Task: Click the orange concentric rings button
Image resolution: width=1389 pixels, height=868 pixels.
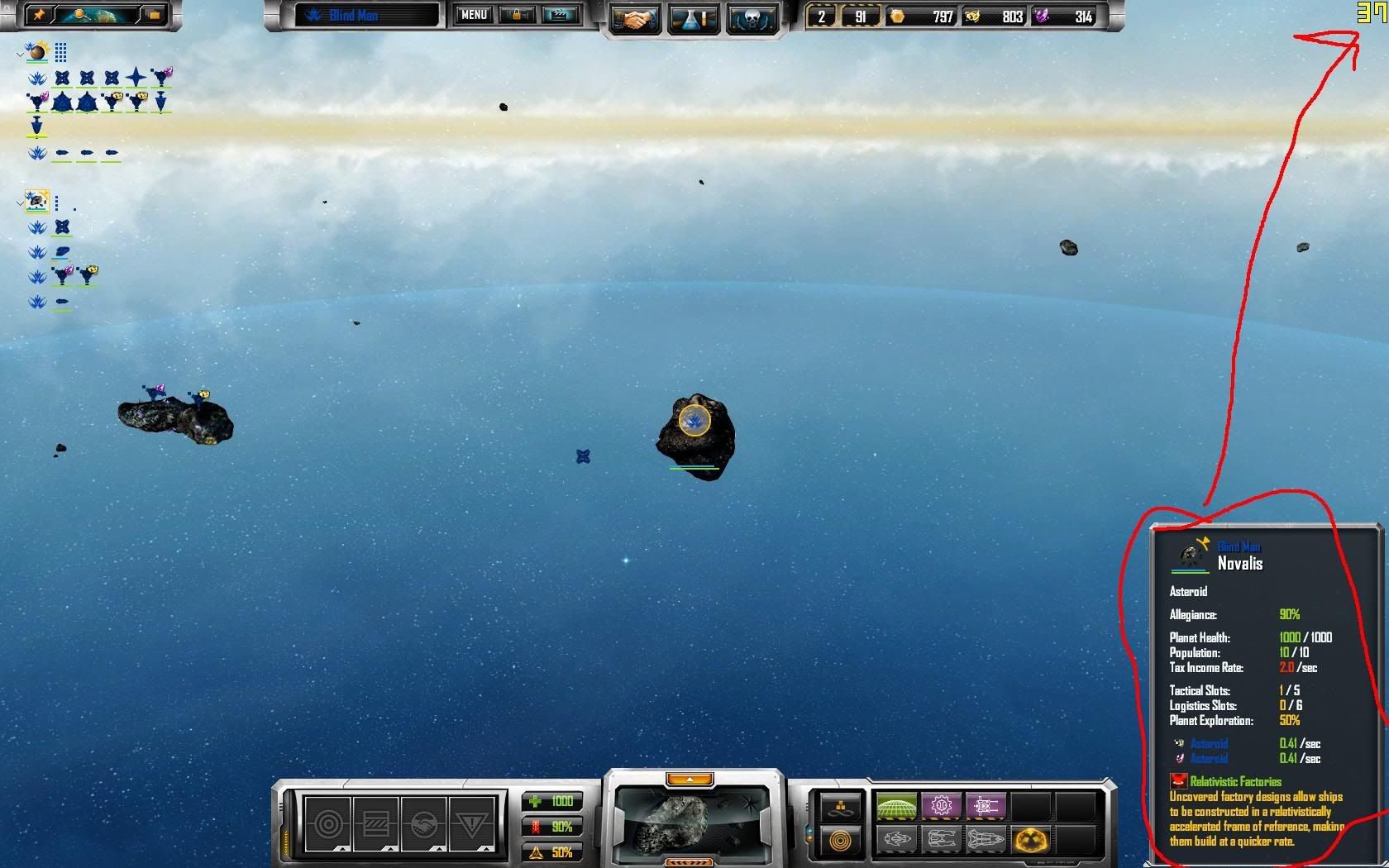Action: click(x=840, y=842)
